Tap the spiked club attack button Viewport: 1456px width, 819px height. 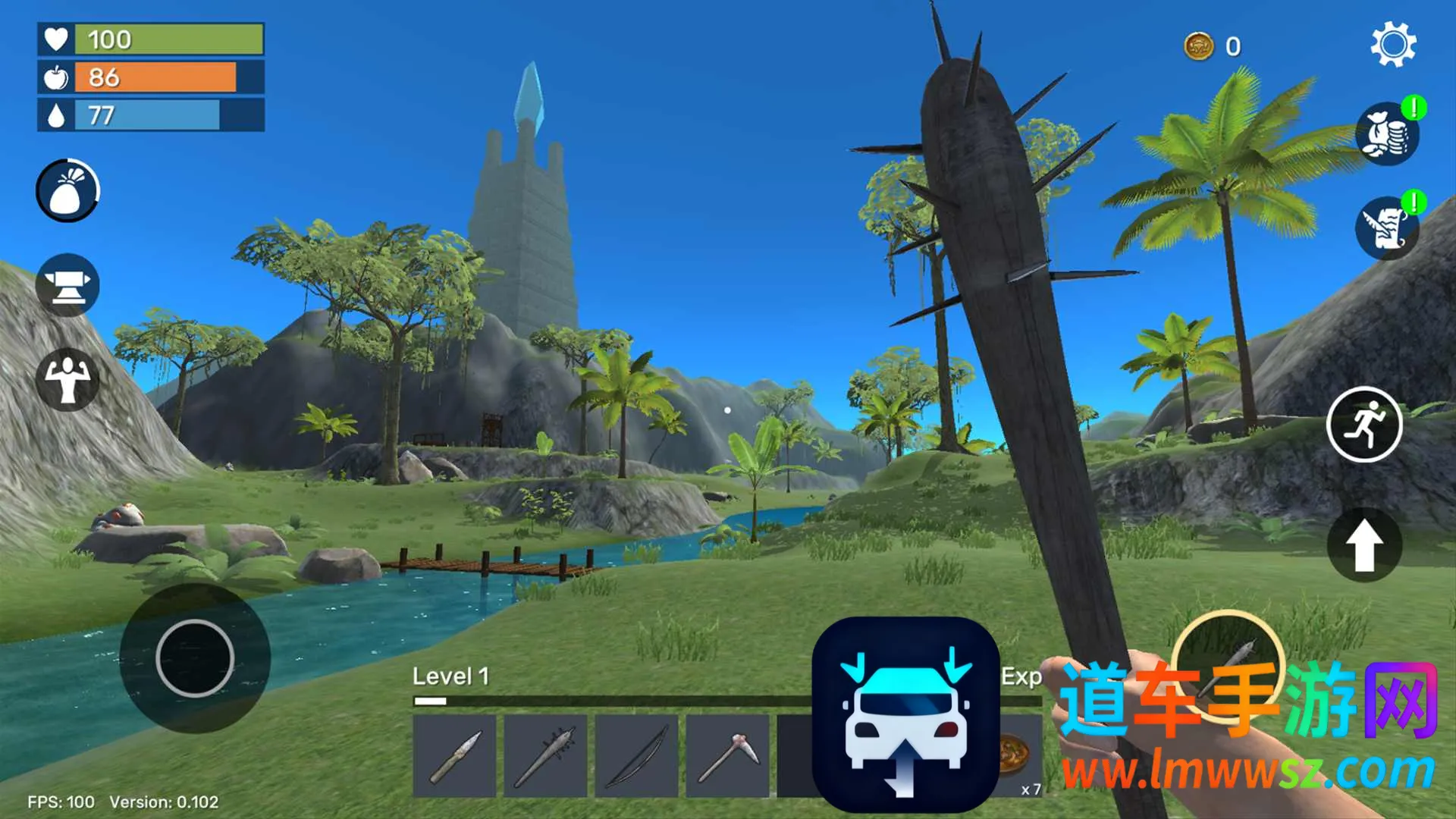(x=1228, y=665)
